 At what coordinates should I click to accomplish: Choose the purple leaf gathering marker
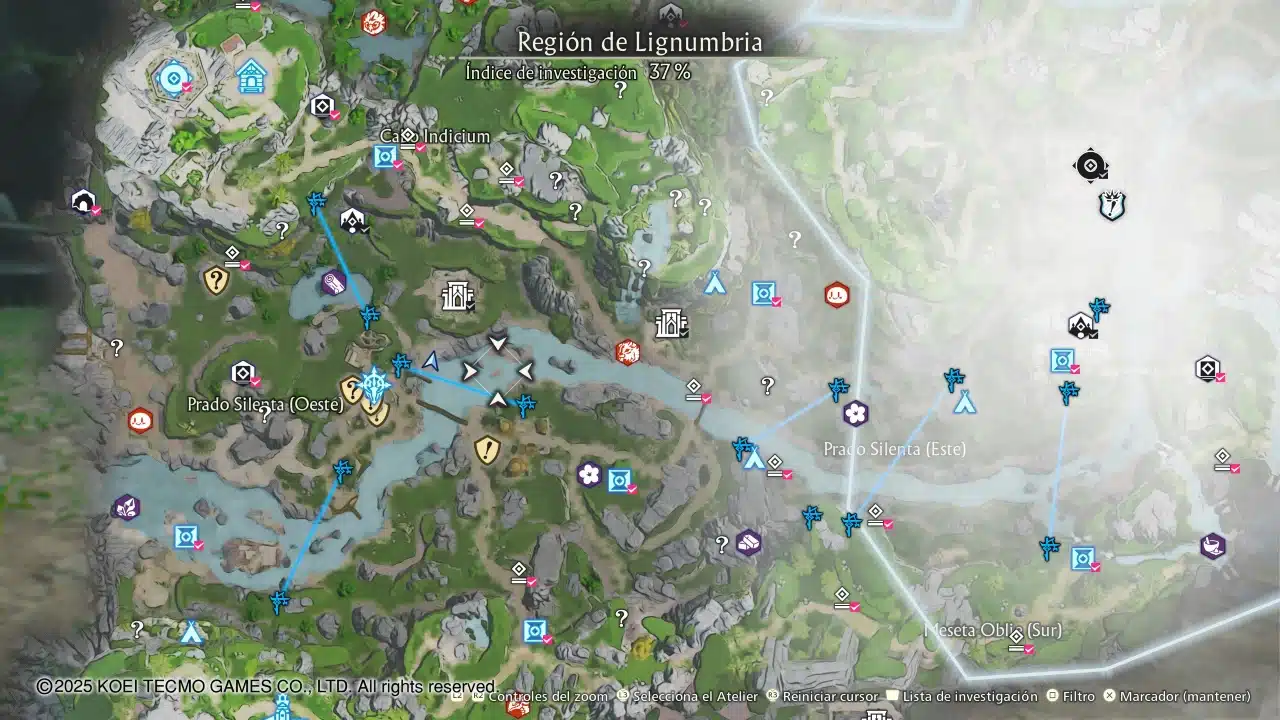(126, 507)
